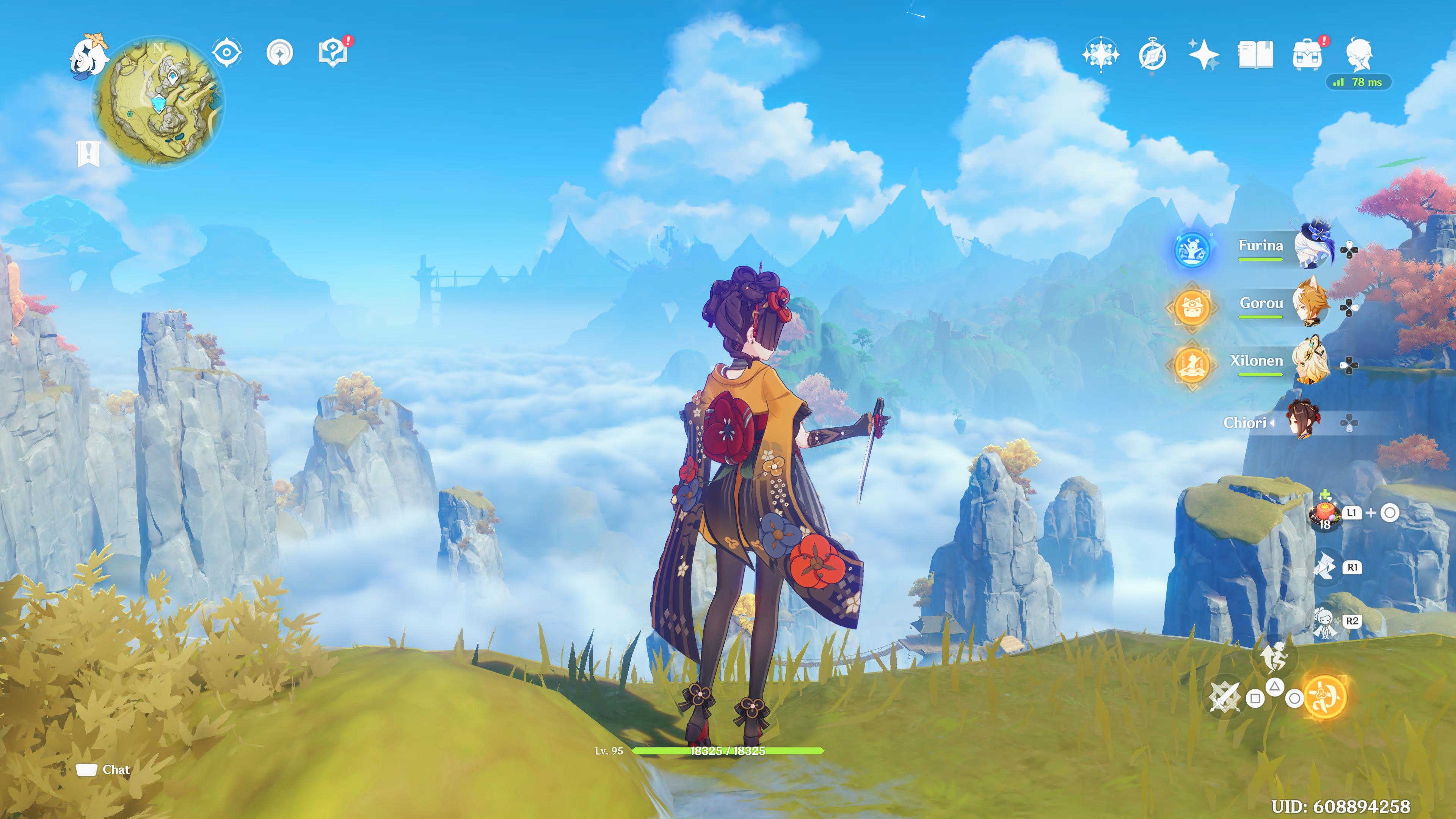Image resolution: width=1456 pixels, height=819 pixels.
Task: Open the inventory backpack icon
Action: pyautogui.click(x=1307, y=55)
